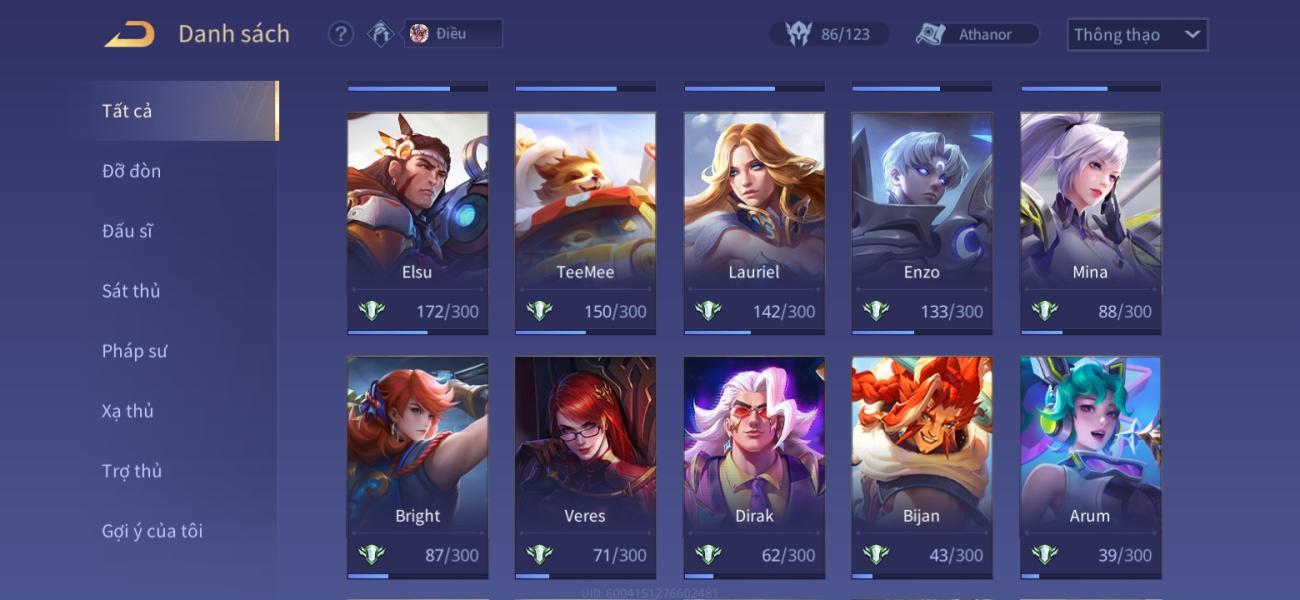Choose the Sát thủ category
The height and width of the screenshot is (600, 1300).
point(131,291)
